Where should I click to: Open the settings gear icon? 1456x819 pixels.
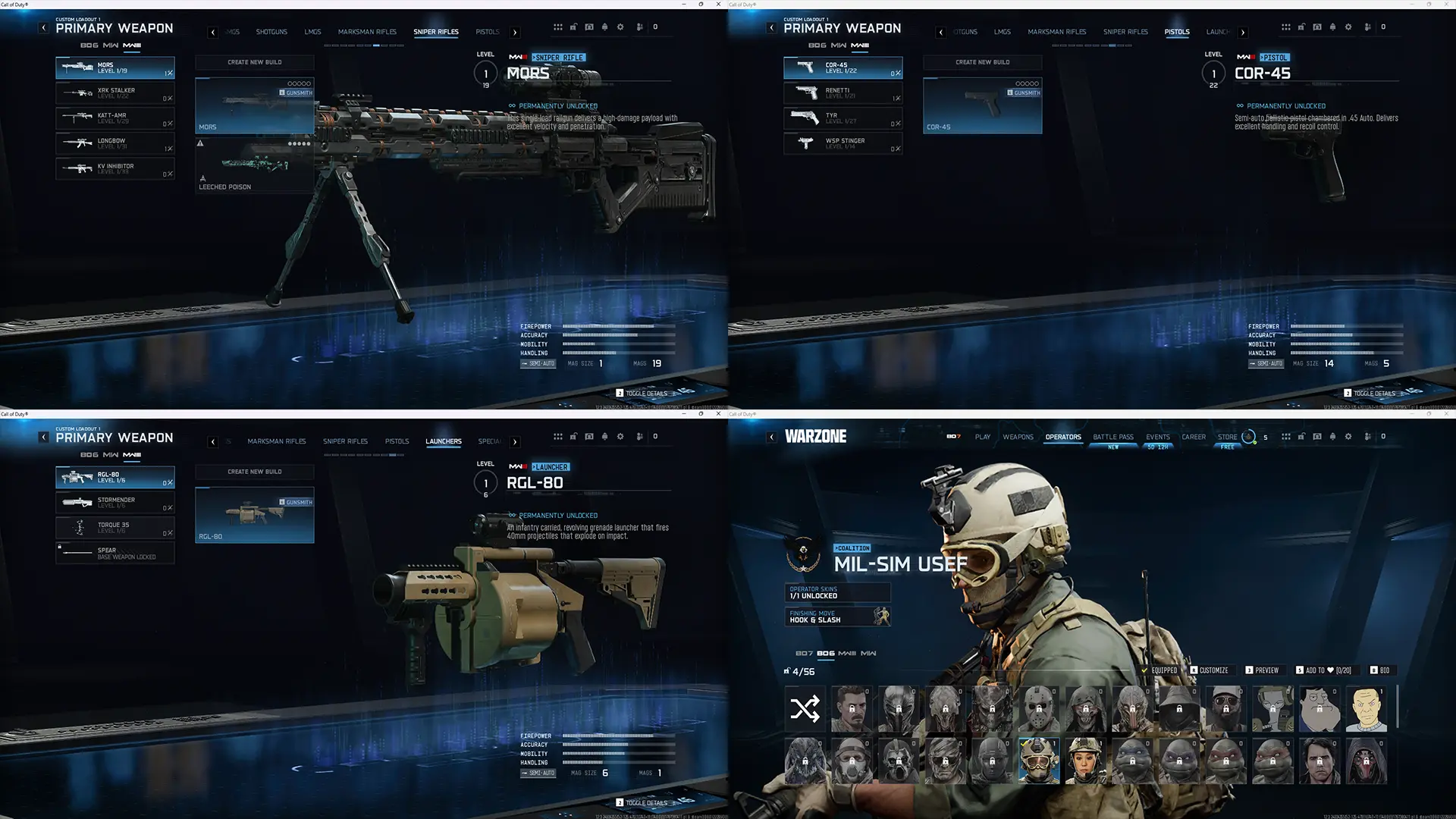coord(620,27)
